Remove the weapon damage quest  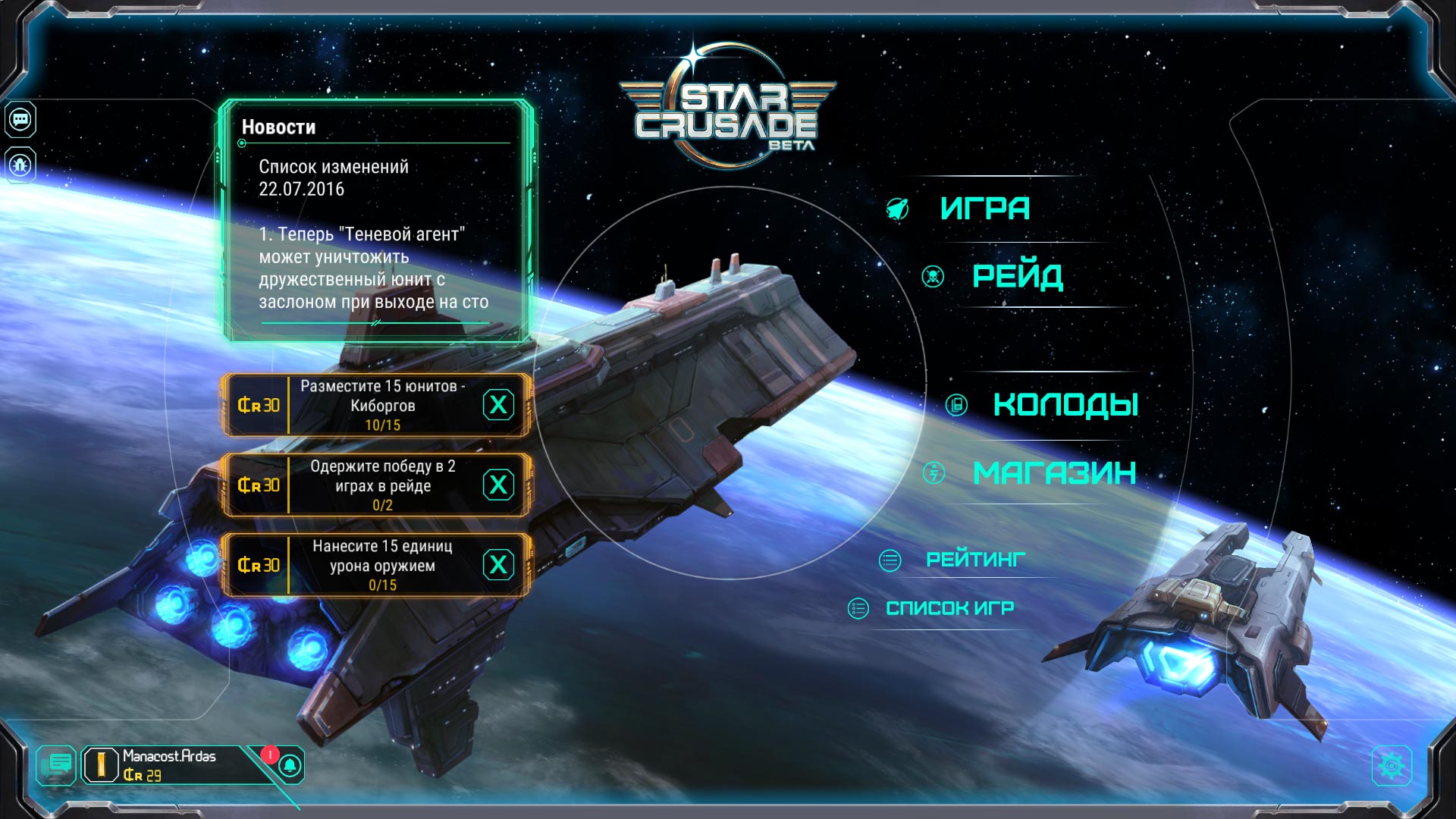pyautogui.click(x=498, y=565)
